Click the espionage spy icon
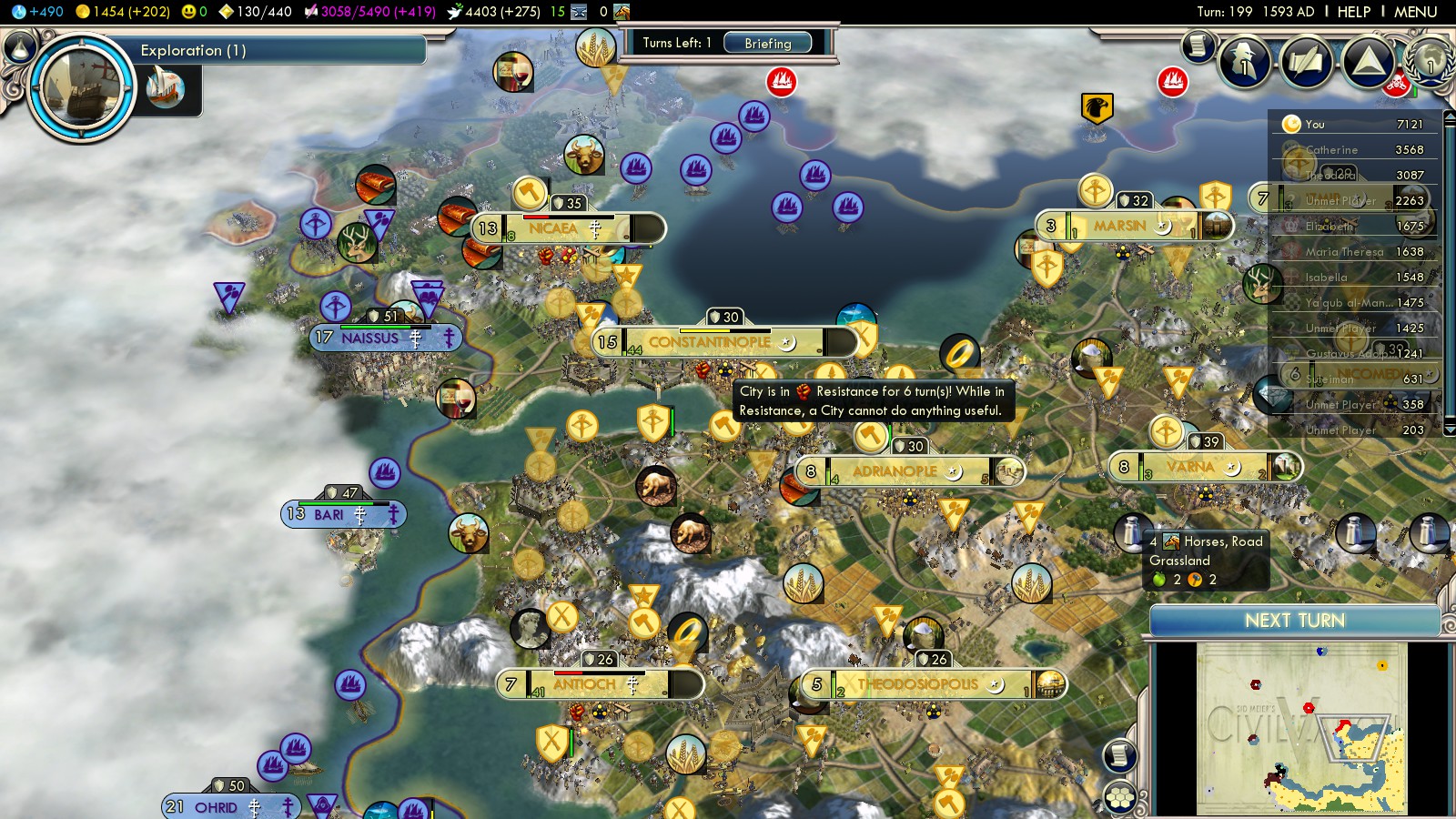Image resolution: width=1456 pixels, height=819 pixels. coord(1244,62)
